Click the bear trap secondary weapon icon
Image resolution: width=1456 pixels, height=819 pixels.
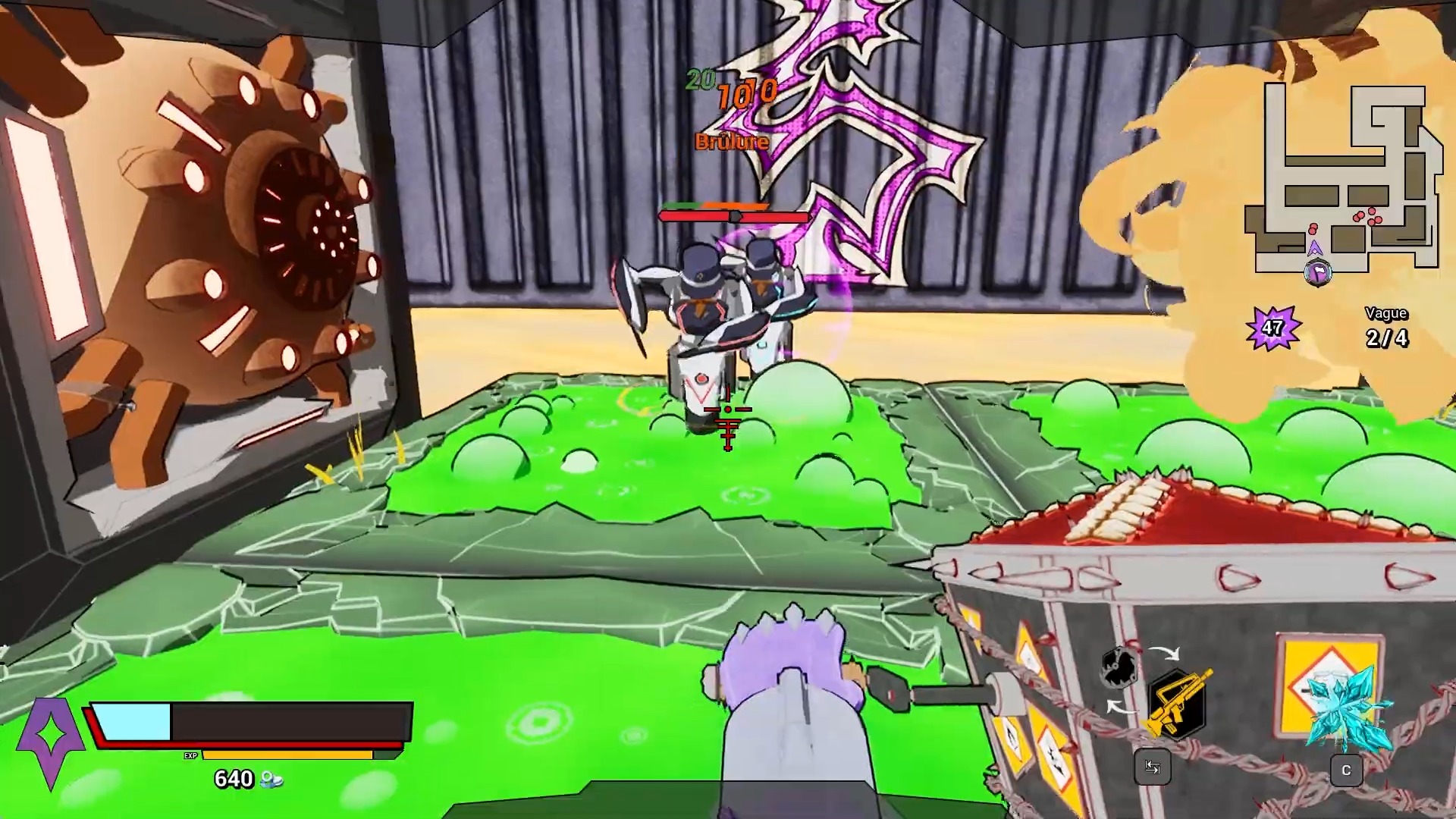(x=1118, y=665)
